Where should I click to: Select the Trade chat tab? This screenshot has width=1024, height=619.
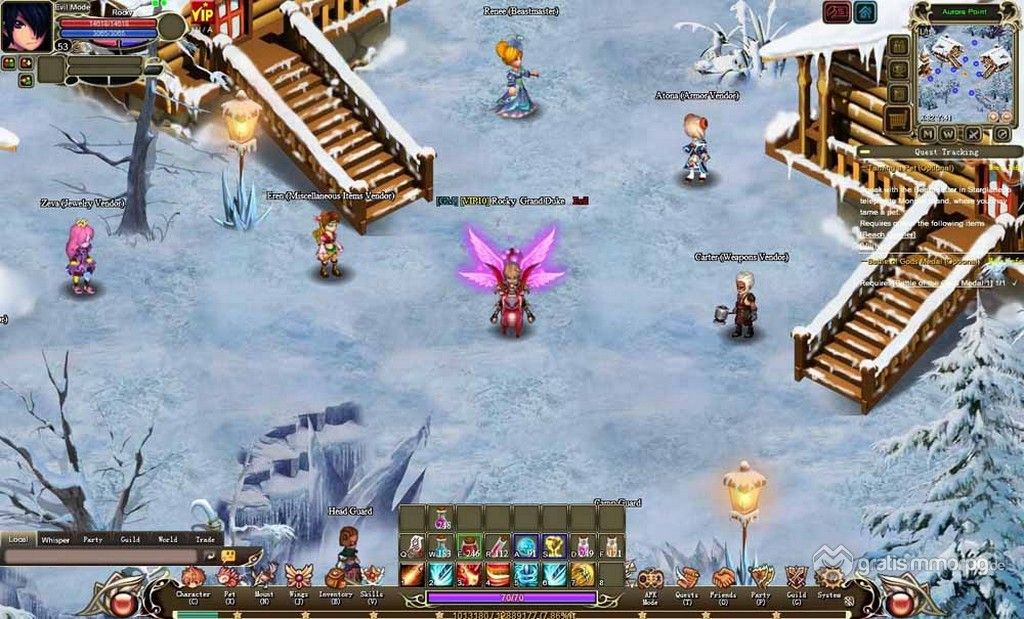coord(205,539)
